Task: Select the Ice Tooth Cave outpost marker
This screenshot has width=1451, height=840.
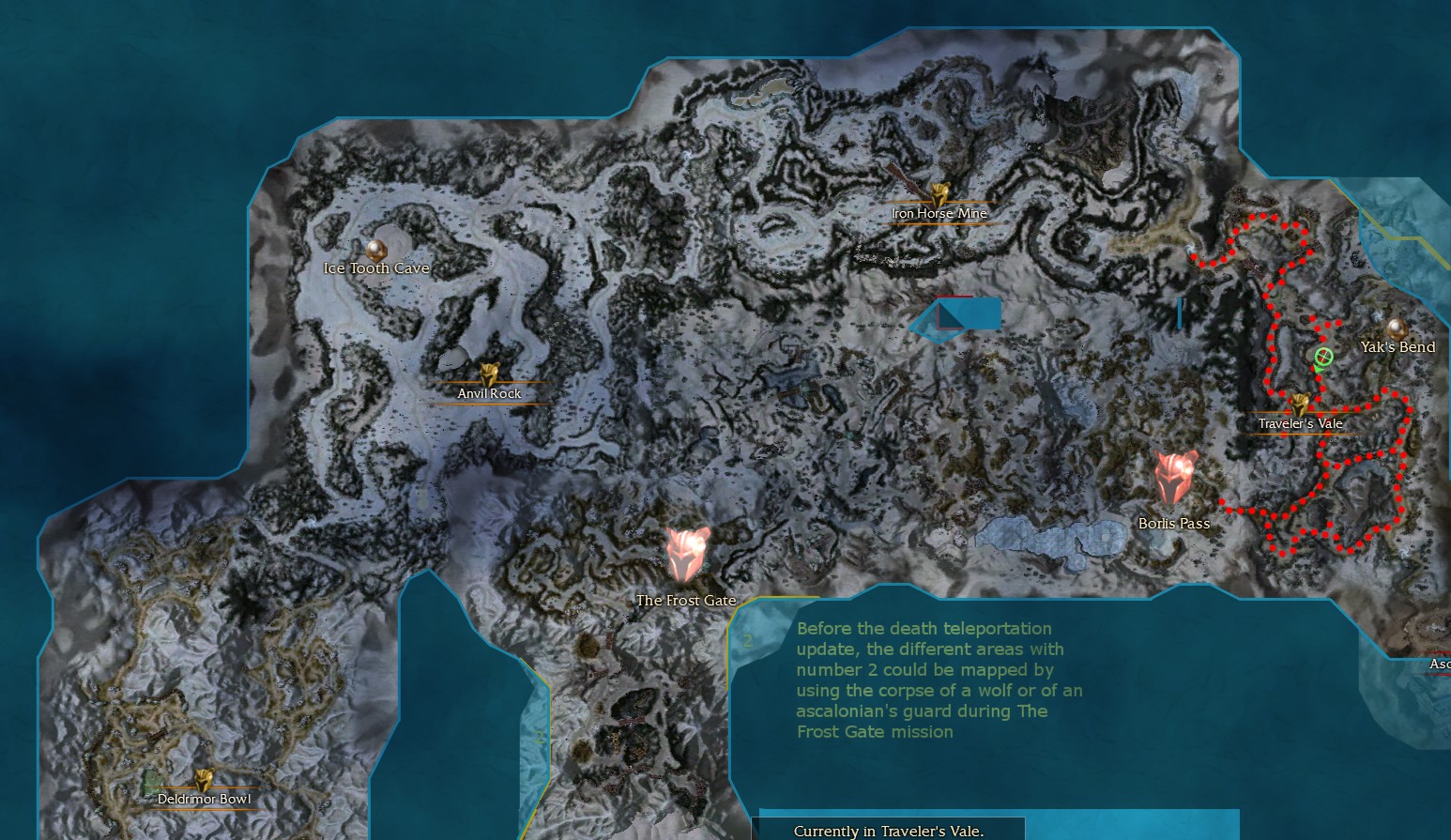Action: 376,250
